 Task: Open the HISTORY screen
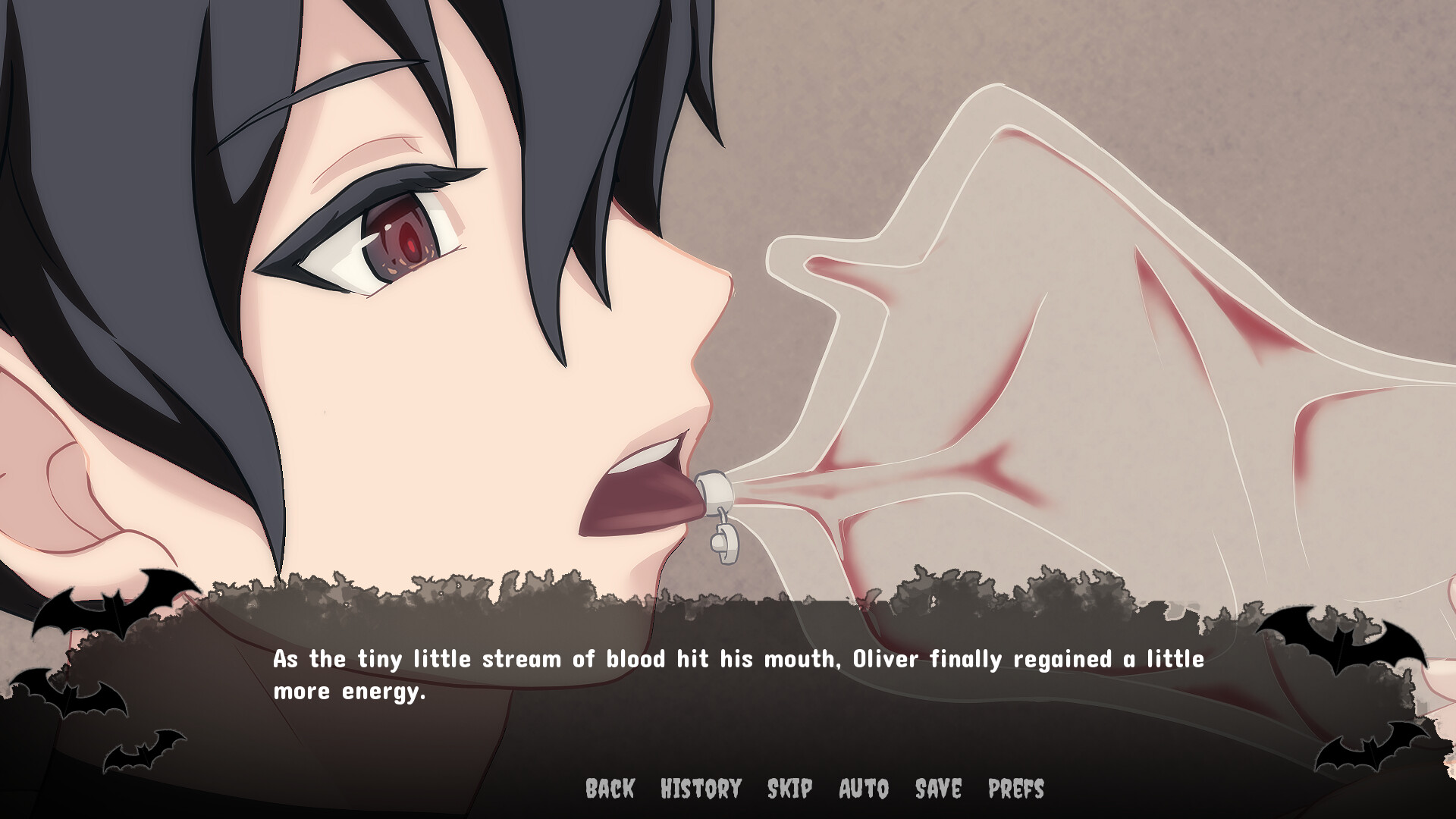coord(699,789)
